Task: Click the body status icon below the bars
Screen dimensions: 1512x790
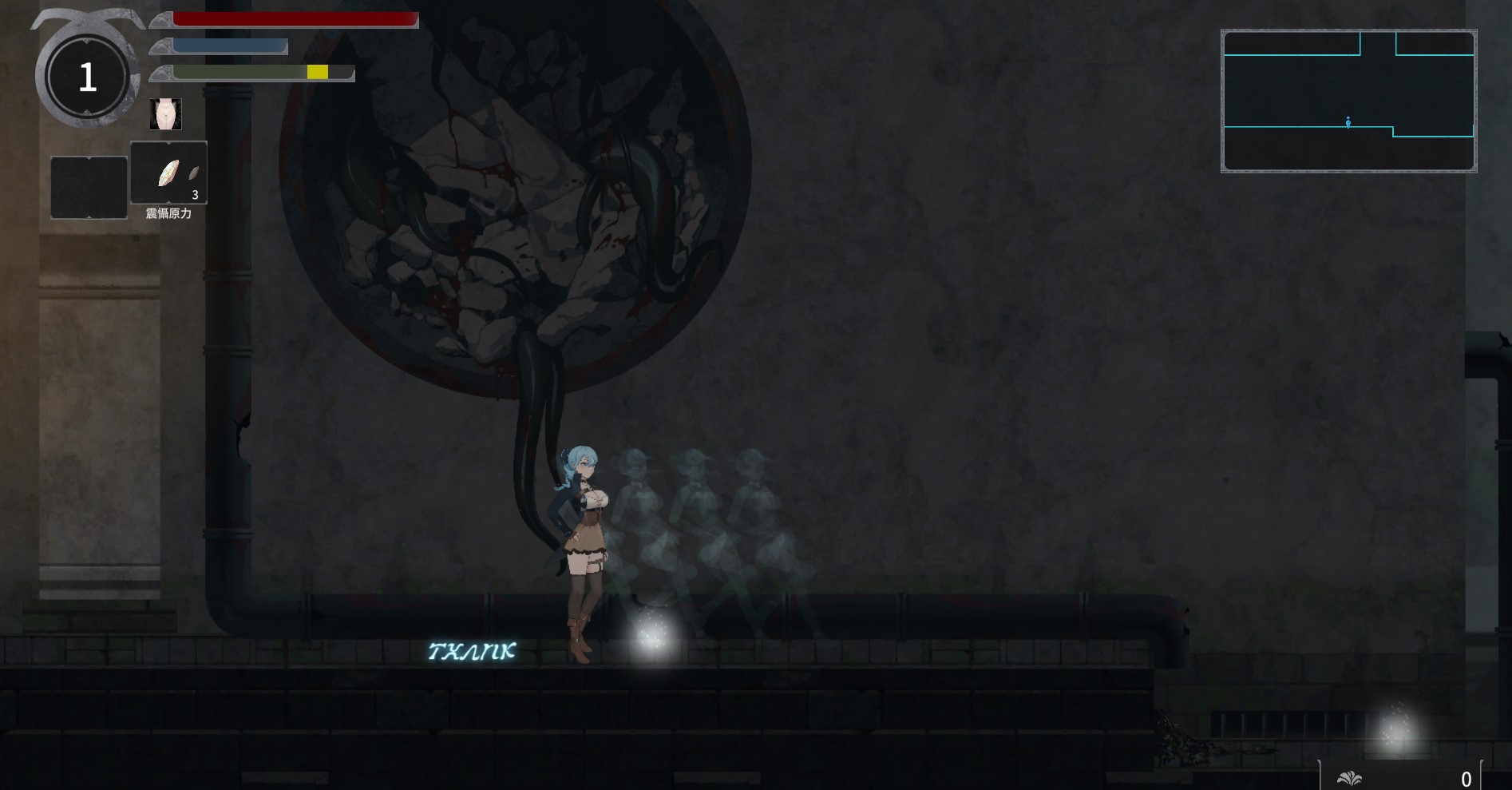Action: pyautogui.click(x=165, y=114)
